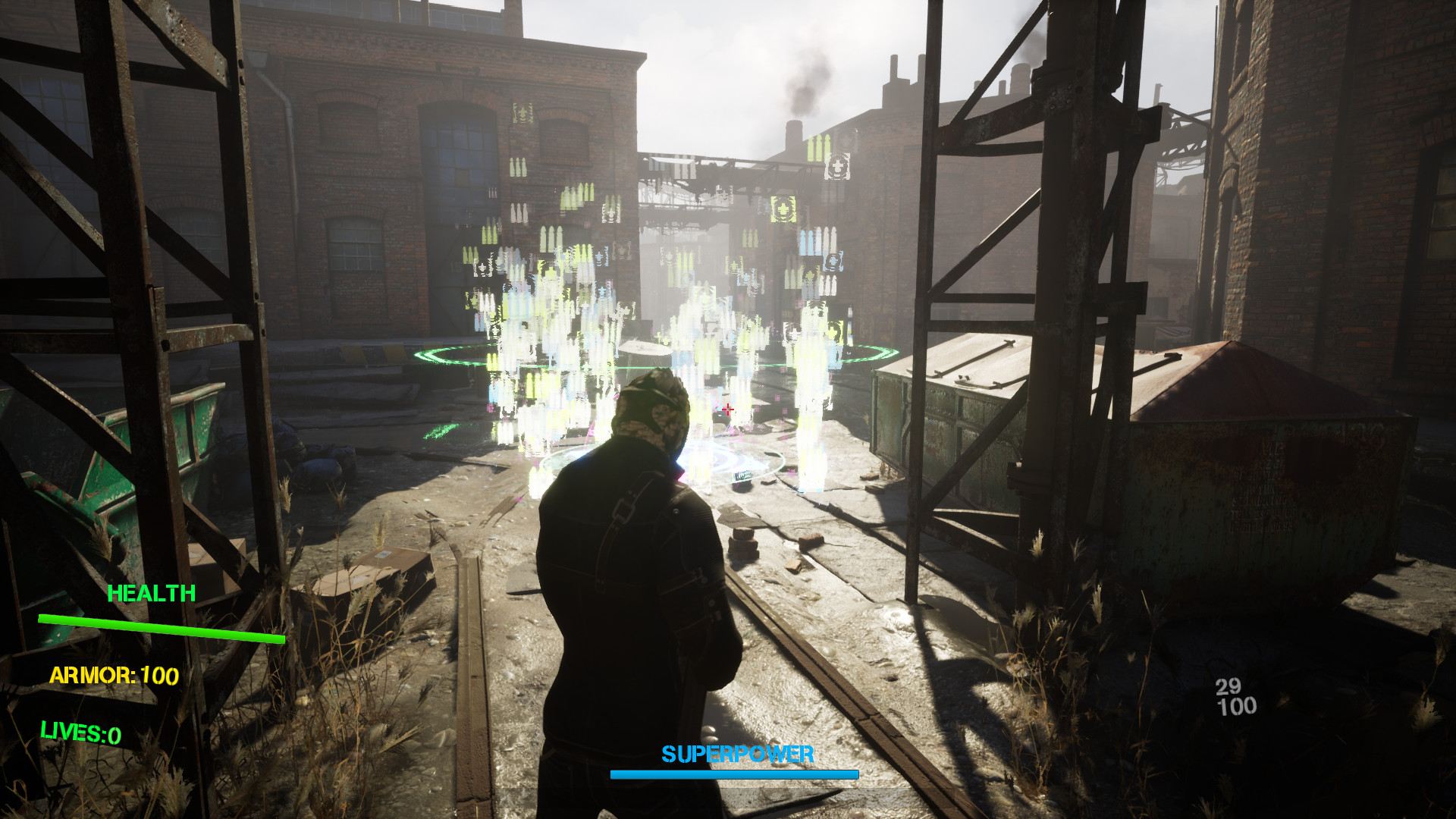The height and width of the screenshot is (819, 1456).
Task: Click the white medkit plus icon pickup
Action: click(x=839, y=167)
